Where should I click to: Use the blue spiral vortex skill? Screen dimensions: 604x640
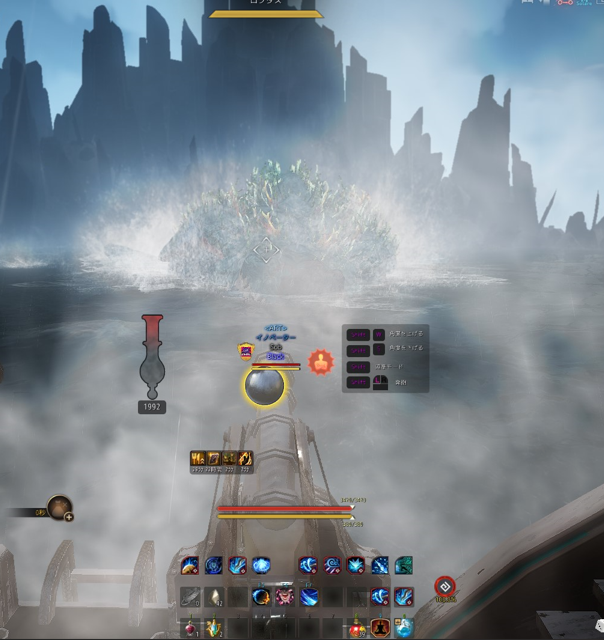pyautogui.click(x=213, y=566)
